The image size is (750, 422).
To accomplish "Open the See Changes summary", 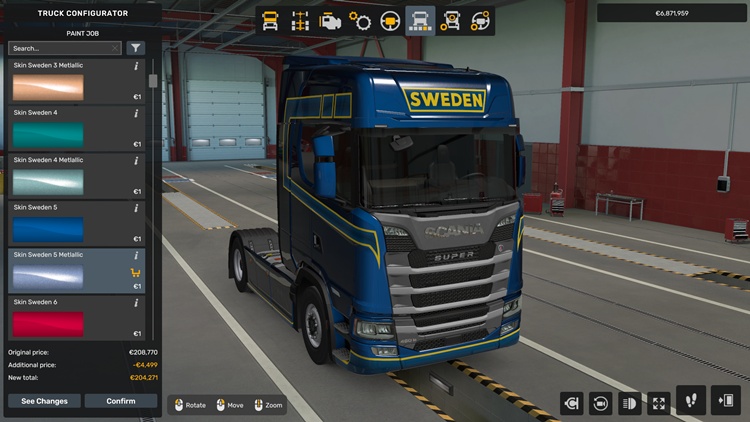I will click(x=44, y=401).
